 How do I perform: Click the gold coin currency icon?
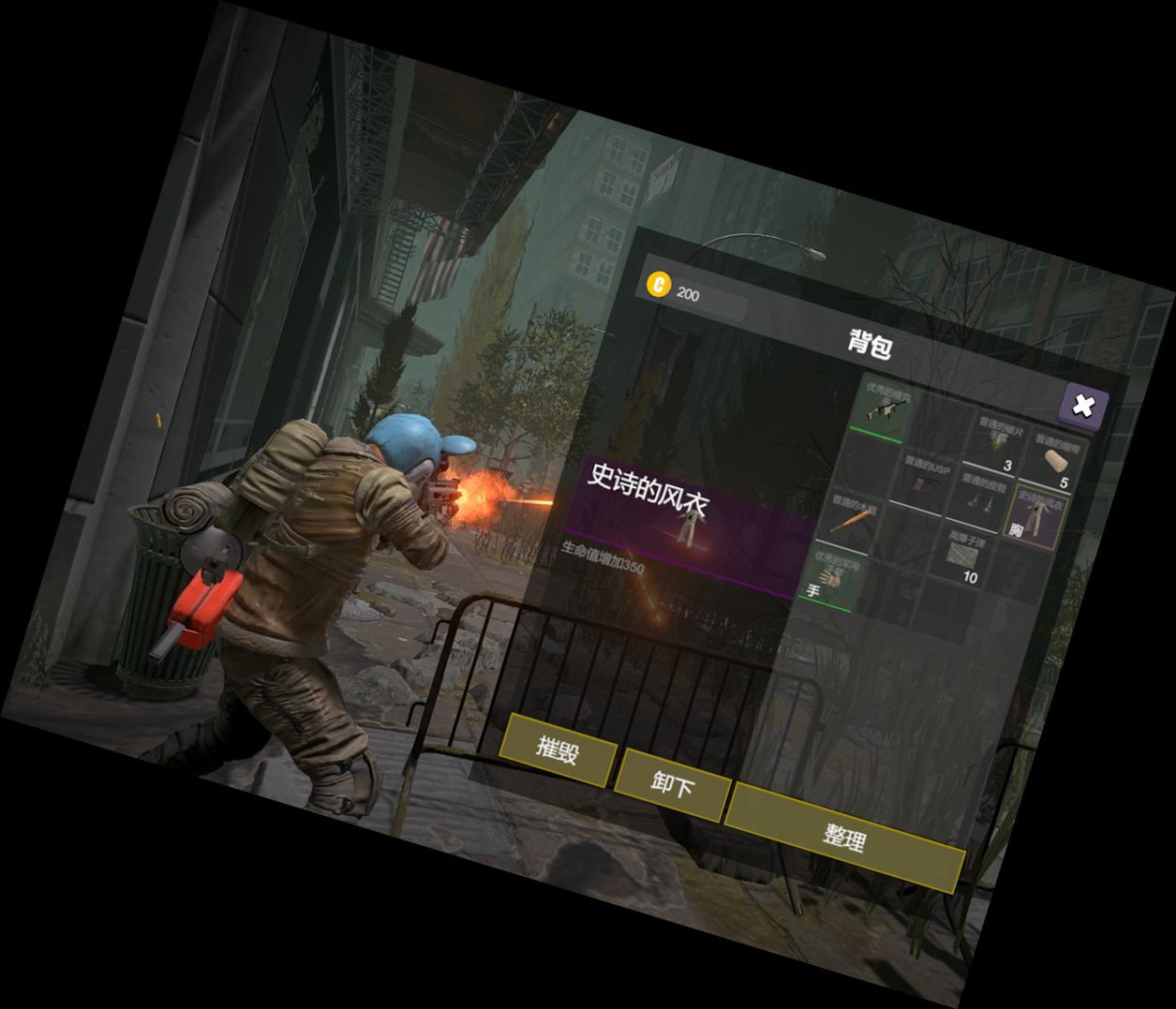click(x=660, y=285)
